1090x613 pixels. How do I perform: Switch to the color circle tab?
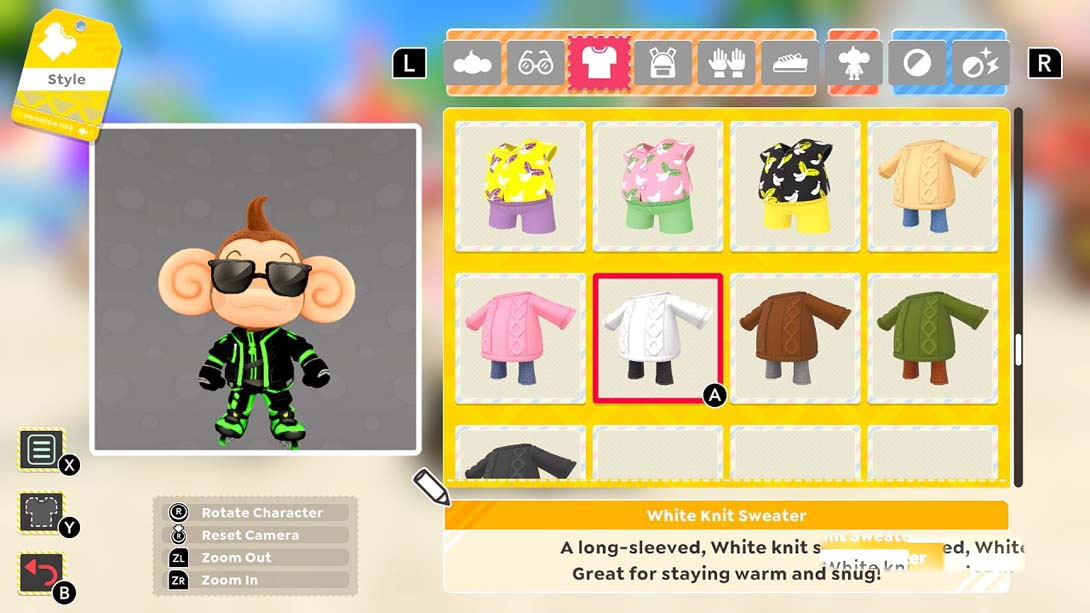point(917,64)
